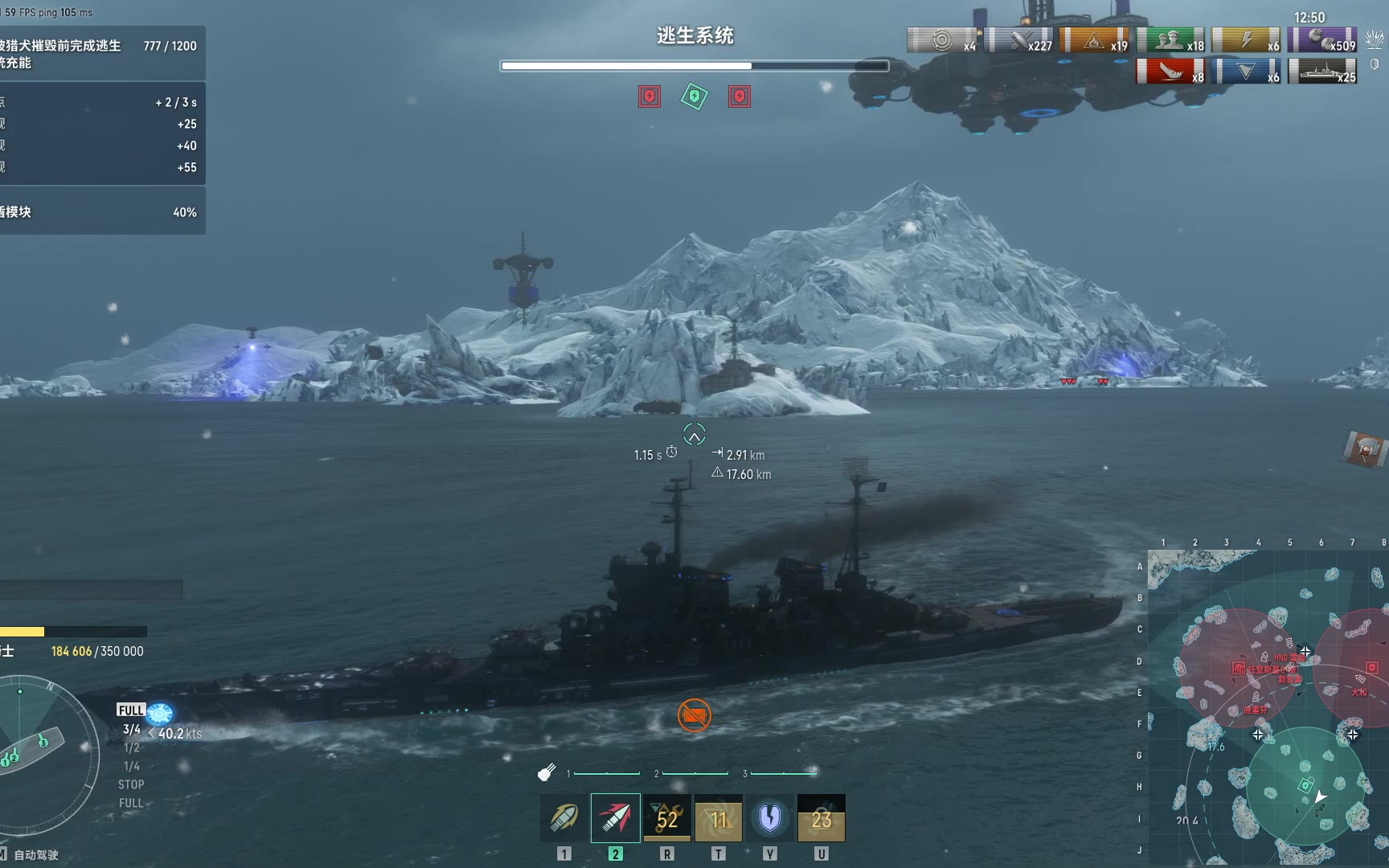Select 3/4 speed on the throttle
1389x868 pixels.
tap(131, 729)
